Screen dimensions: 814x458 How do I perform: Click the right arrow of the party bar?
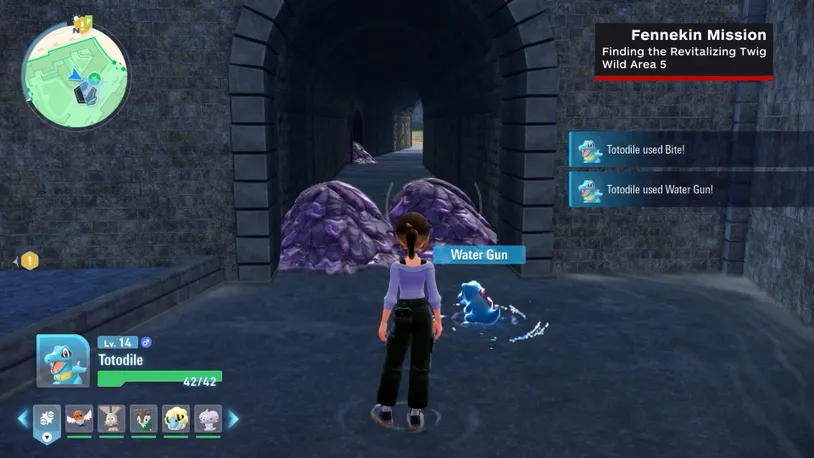234,419
